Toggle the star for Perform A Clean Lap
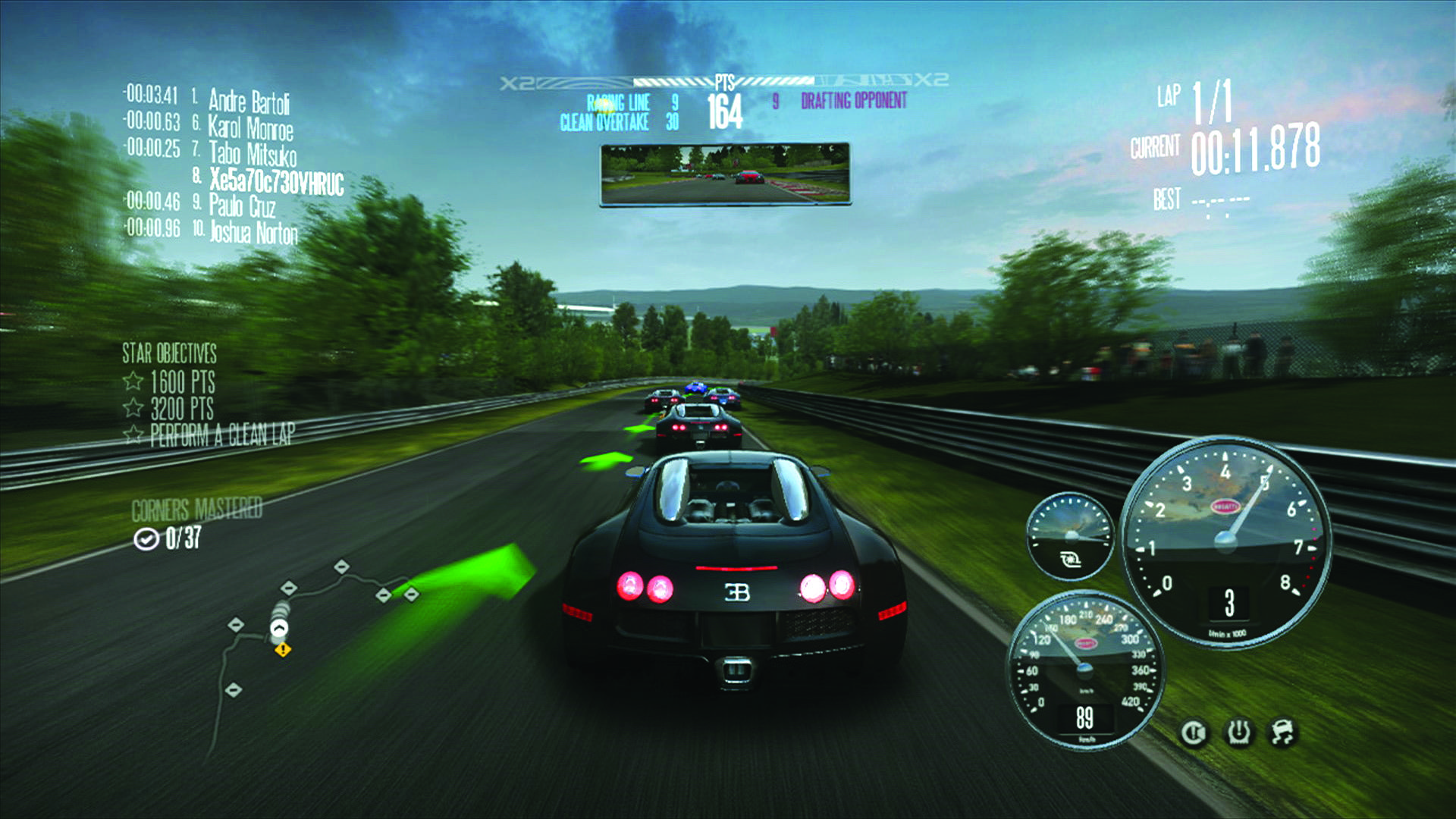Screen dimensions: 1456x819 [x=133, y=435]
